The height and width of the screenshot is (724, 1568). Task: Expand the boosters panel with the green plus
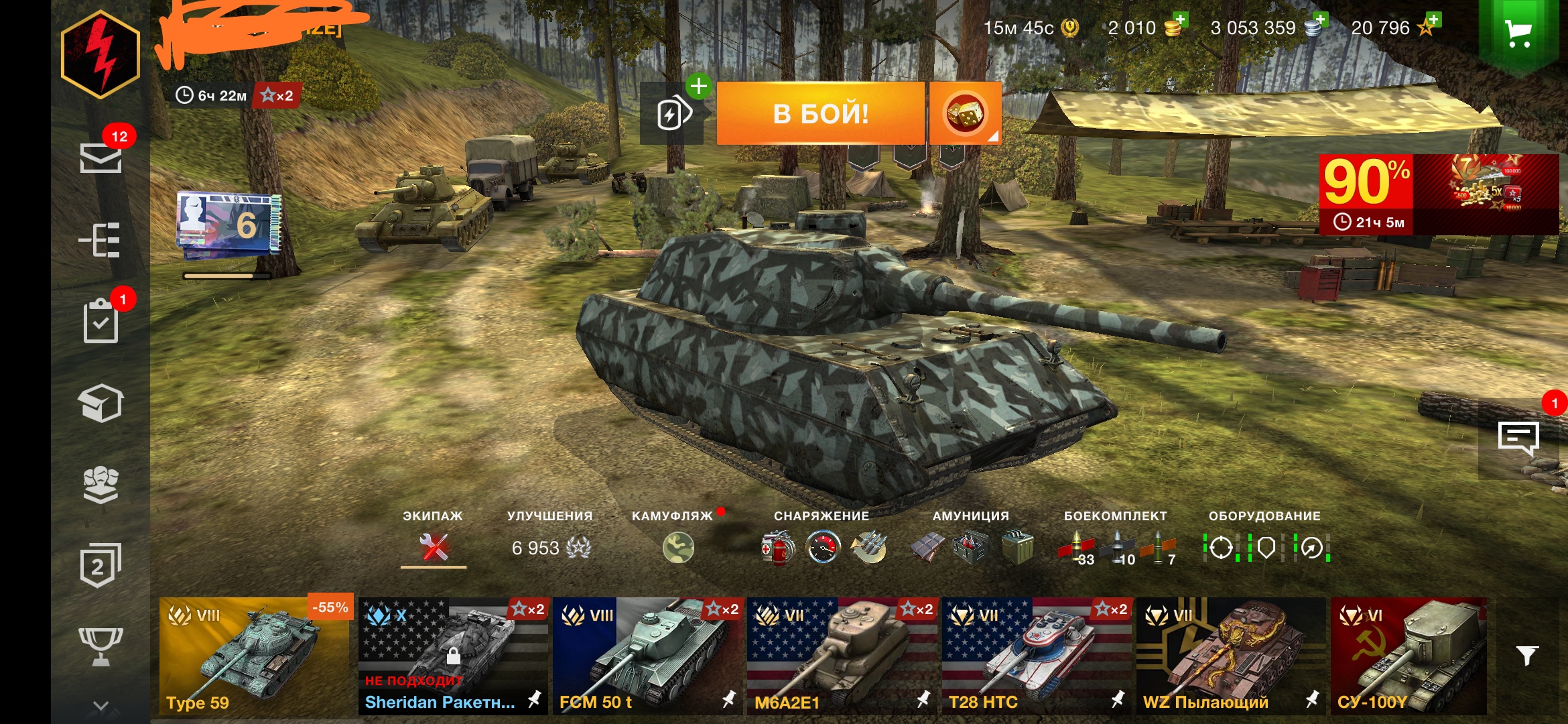tap(700, 86)
